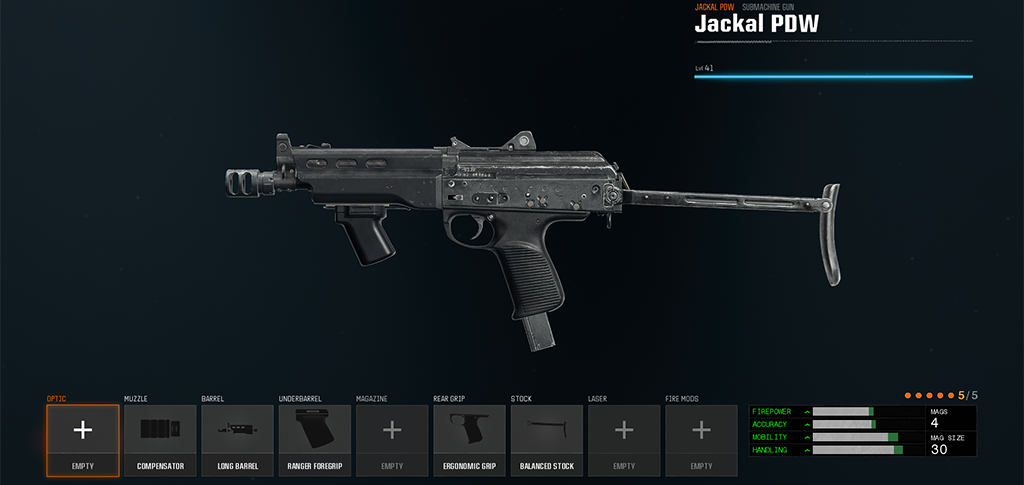The image size is (1024, 485).
Task: Select the Ergonomic Grip rear grip slot
Action: pyautogui.click(x=470, y=440)
